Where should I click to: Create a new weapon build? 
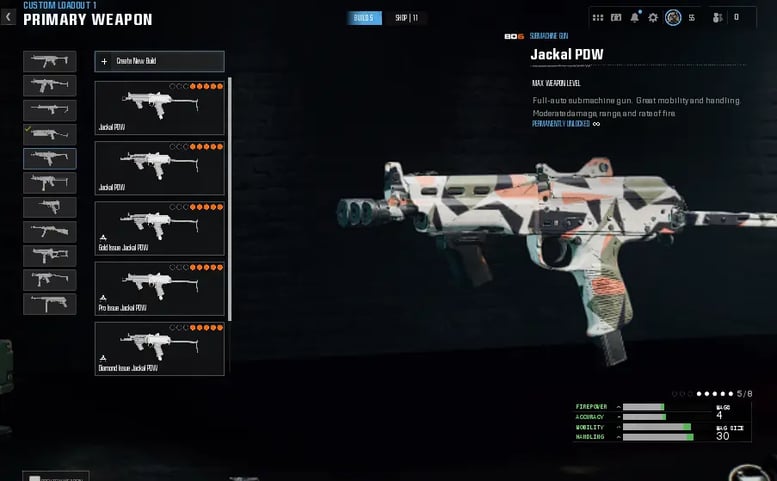pyautogui.click(x=159, y=61)
